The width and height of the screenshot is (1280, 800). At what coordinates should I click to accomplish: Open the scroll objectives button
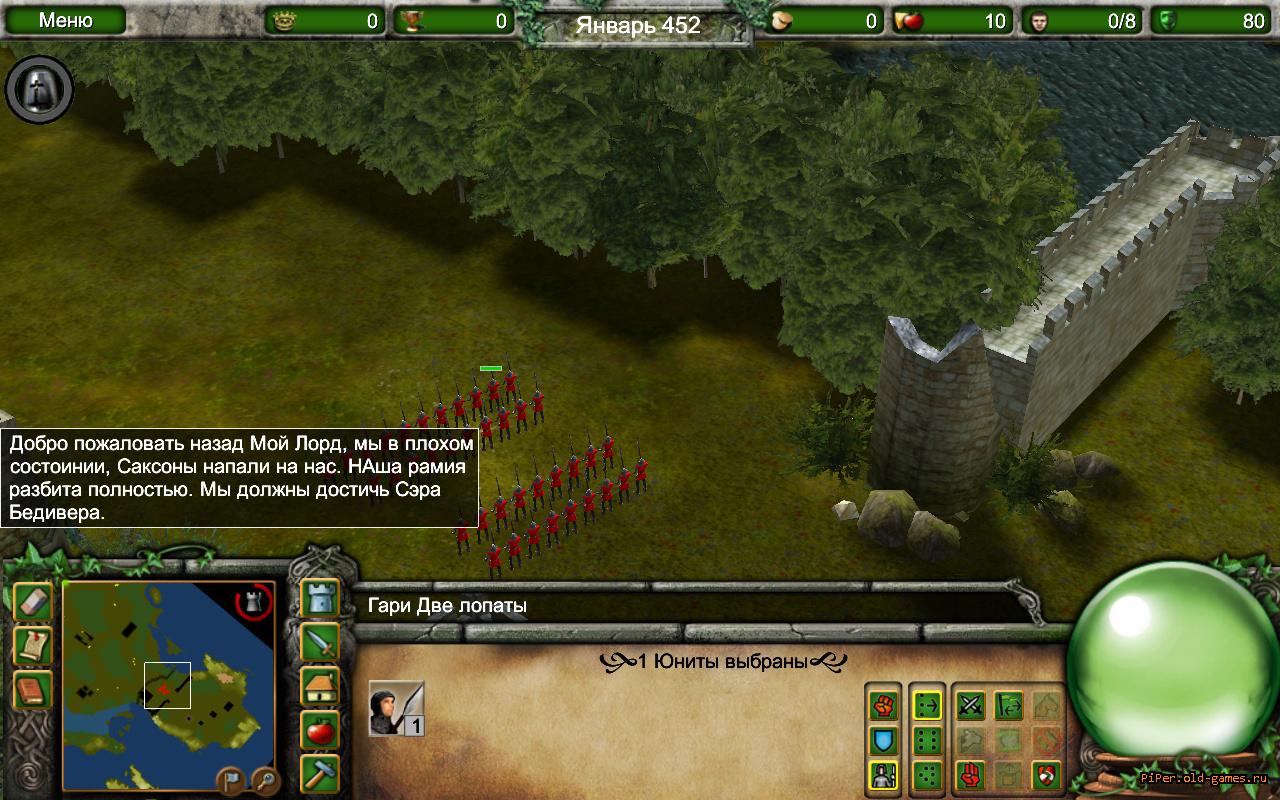click(x=32, y=646)
